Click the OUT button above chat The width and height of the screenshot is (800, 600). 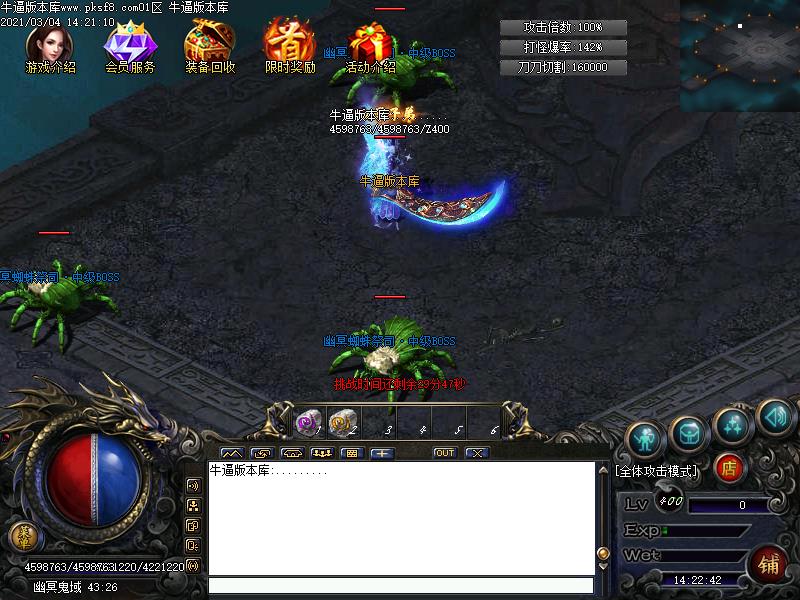445,453
